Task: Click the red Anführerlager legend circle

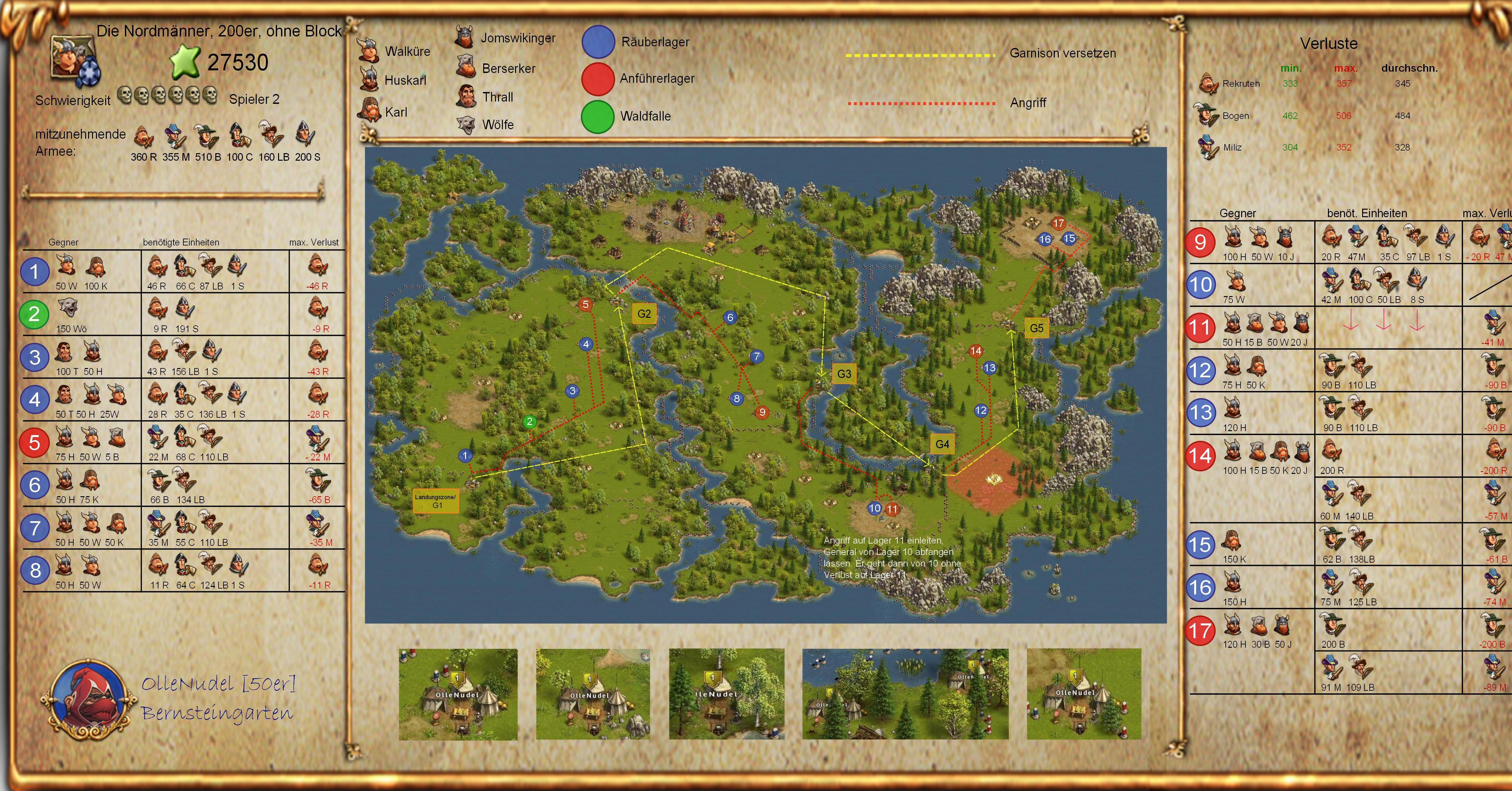Action: point(598,79)
